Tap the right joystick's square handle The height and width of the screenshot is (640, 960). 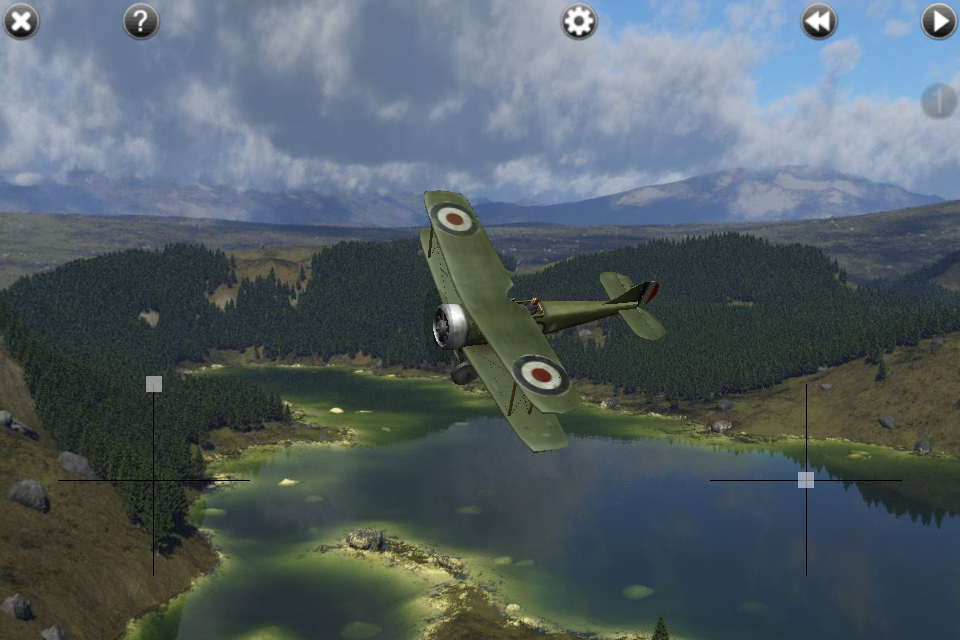click(x=806, y=480)
